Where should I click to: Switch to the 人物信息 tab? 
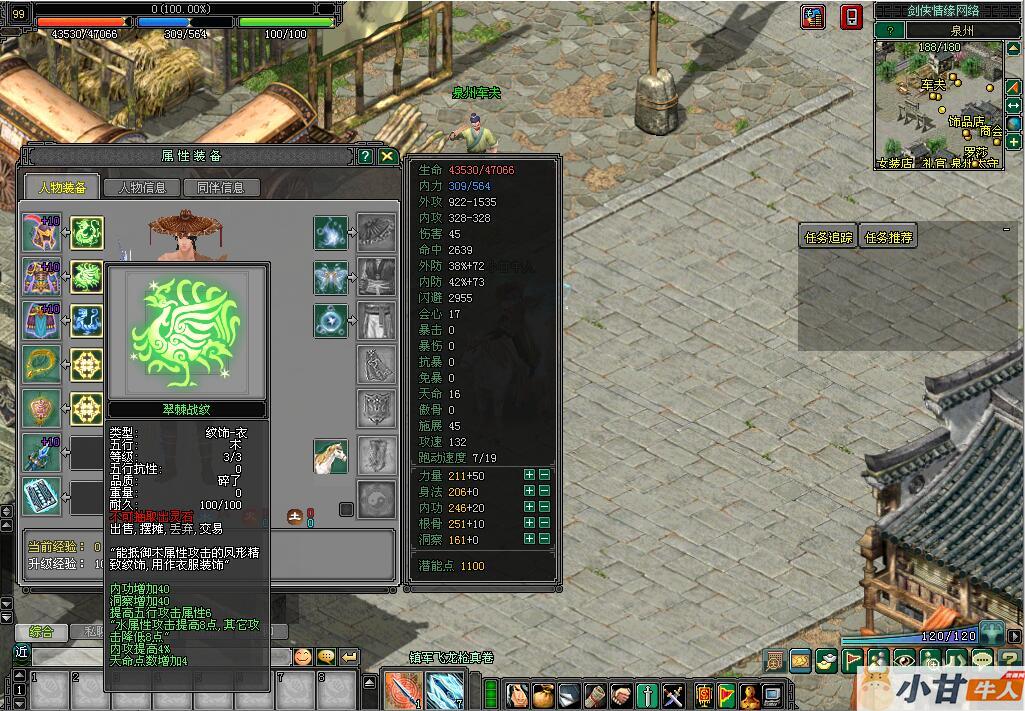(149, 187)
